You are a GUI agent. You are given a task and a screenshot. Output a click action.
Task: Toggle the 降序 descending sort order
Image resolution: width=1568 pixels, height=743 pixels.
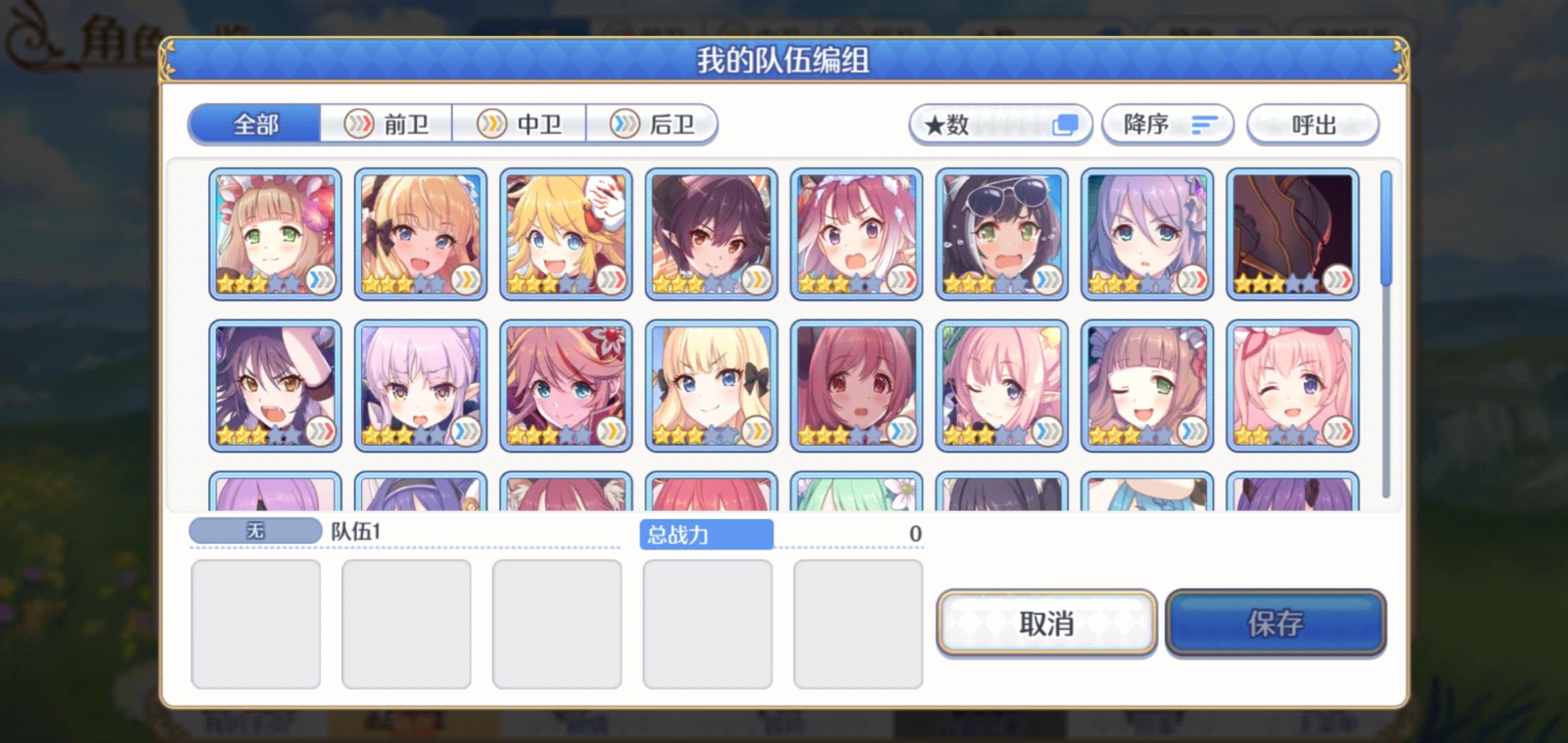point(1168,124)
